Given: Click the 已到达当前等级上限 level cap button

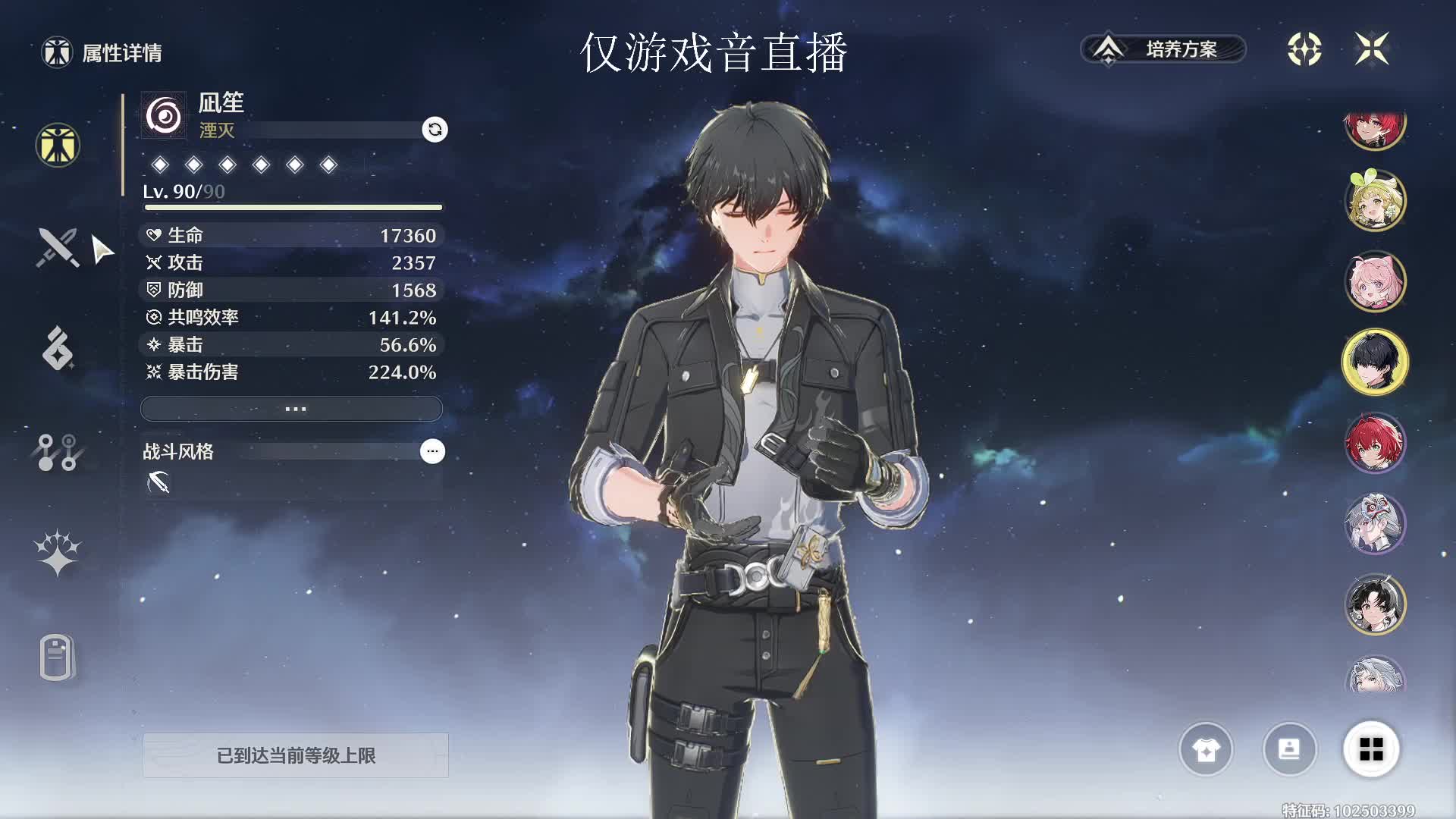Looking at the screenshot, I should point(296,755).
